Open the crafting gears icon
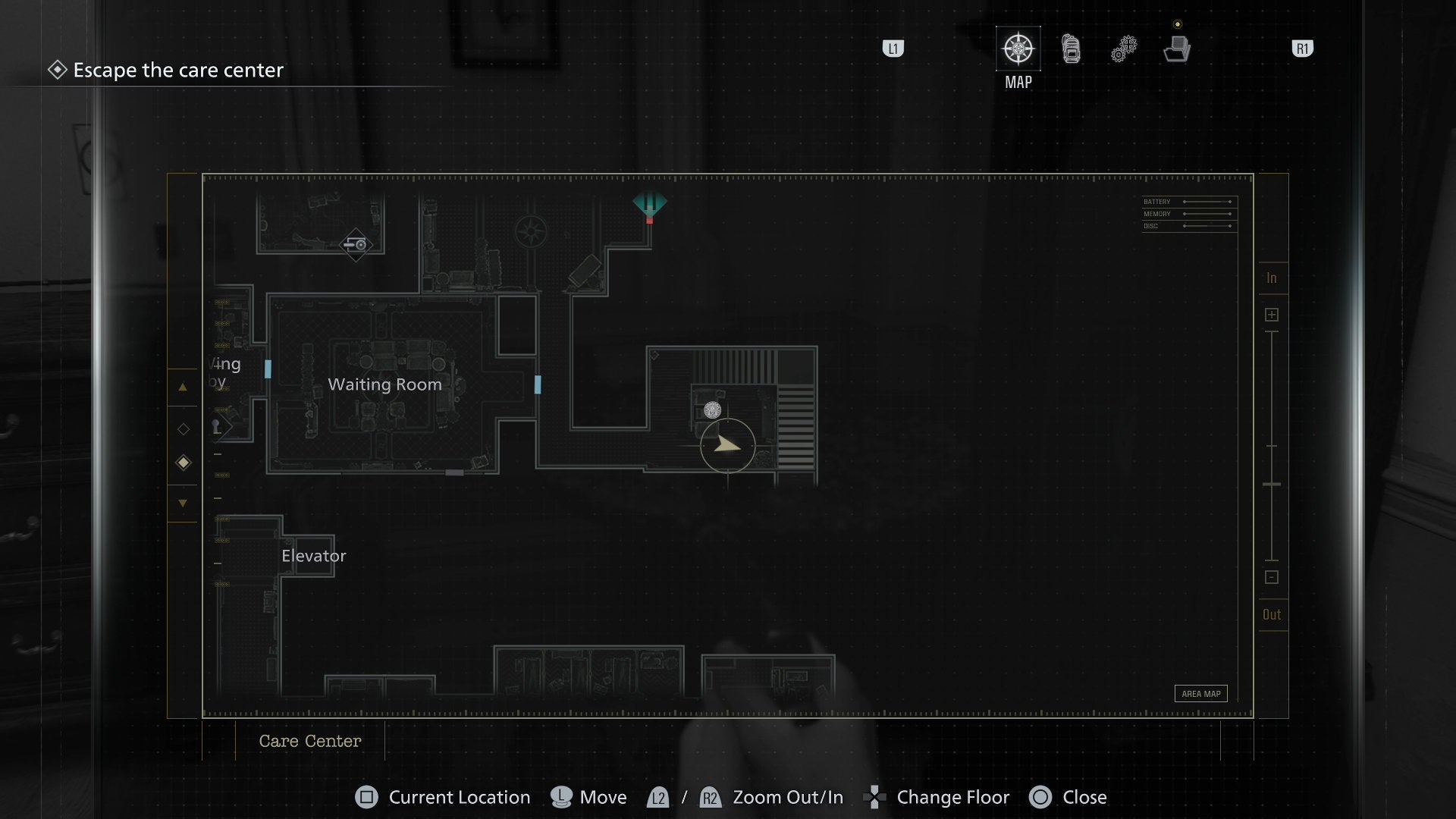The image size is (1456, 819). tap(1122, 48)
